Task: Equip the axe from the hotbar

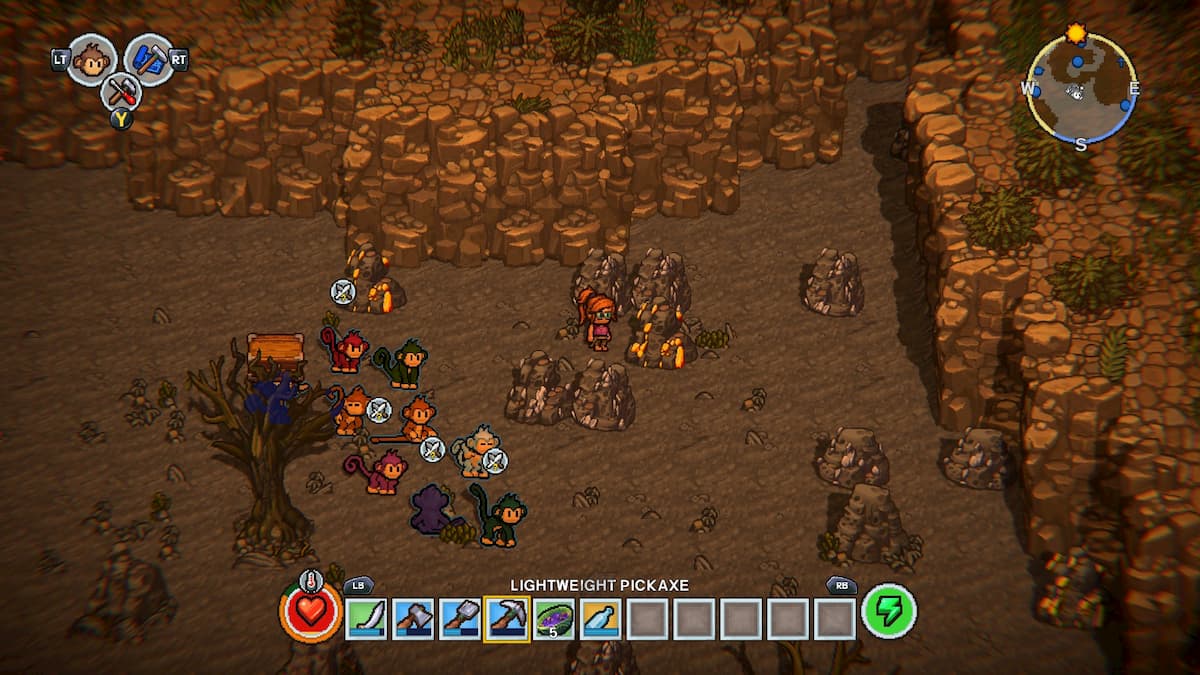Action: pos(413,619)
